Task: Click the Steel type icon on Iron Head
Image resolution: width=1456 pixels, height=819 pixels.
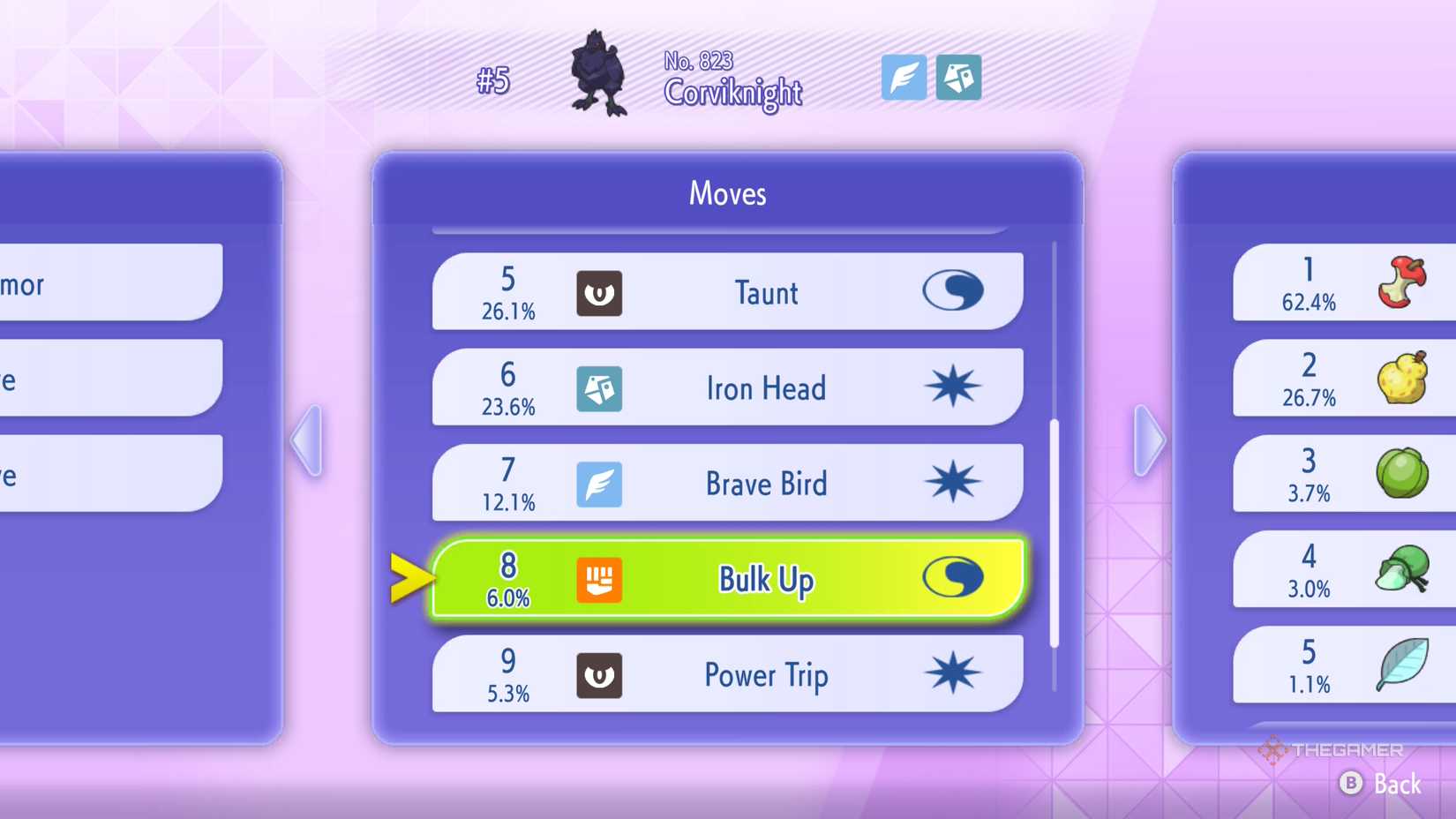Action: point(600,387)
